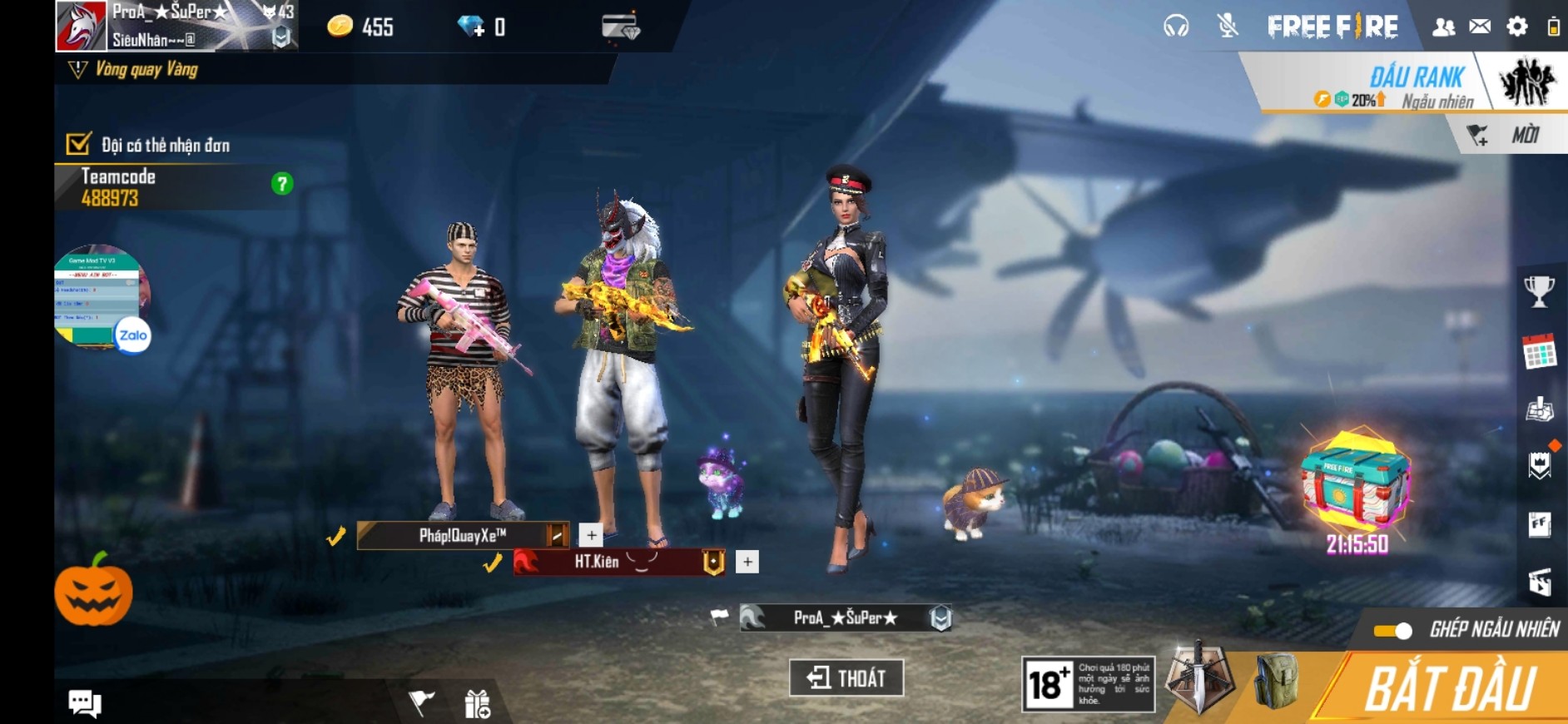This screenshot has height=724, width=1568.
Task: Open the friends list icon
Action: coord(1443,27)
